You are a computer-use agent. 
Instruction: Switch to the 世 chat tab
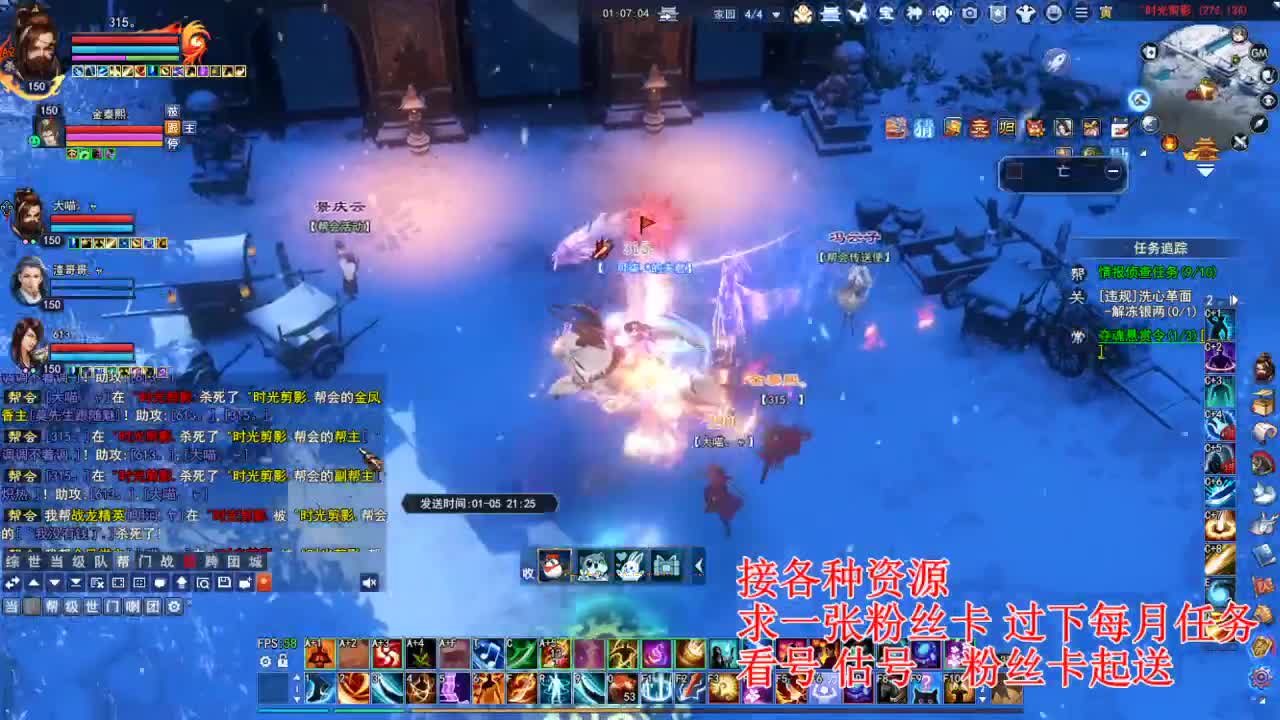coord(34,562)
